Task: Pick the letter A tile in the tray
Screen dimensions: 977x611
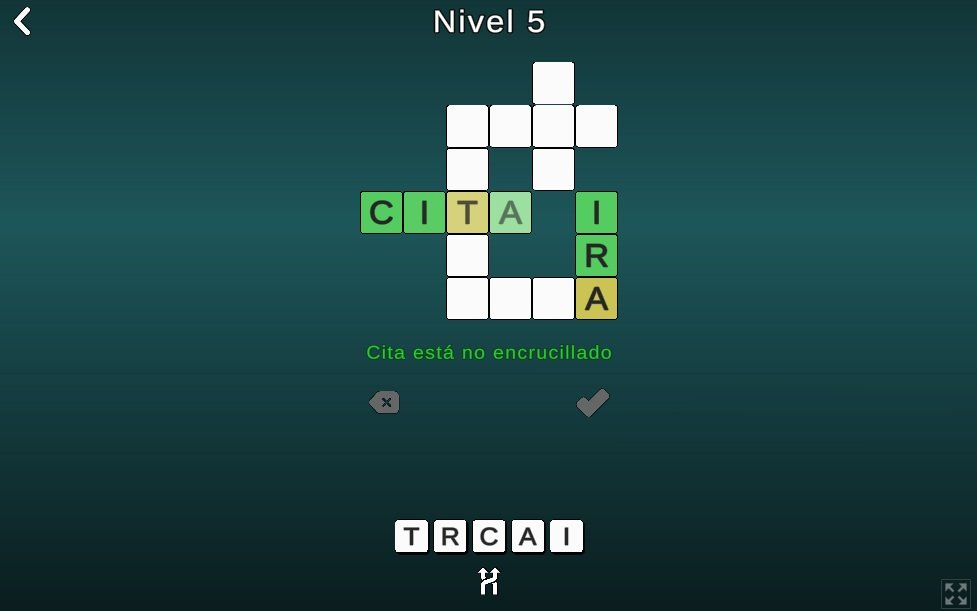Action: (528, 537)
